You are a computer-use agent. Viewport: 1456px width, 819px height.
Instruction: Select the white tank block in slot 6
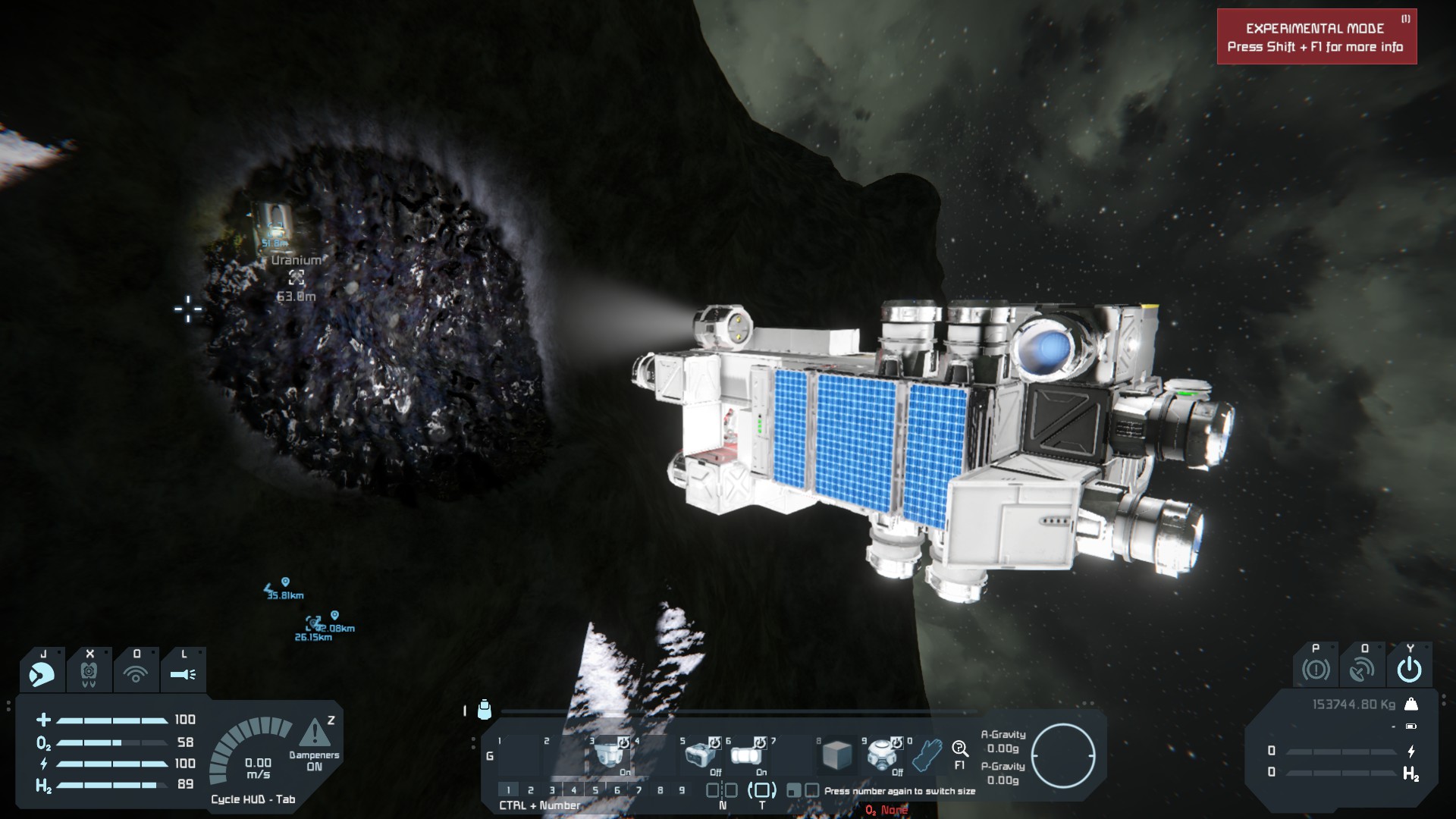(745, 755)
